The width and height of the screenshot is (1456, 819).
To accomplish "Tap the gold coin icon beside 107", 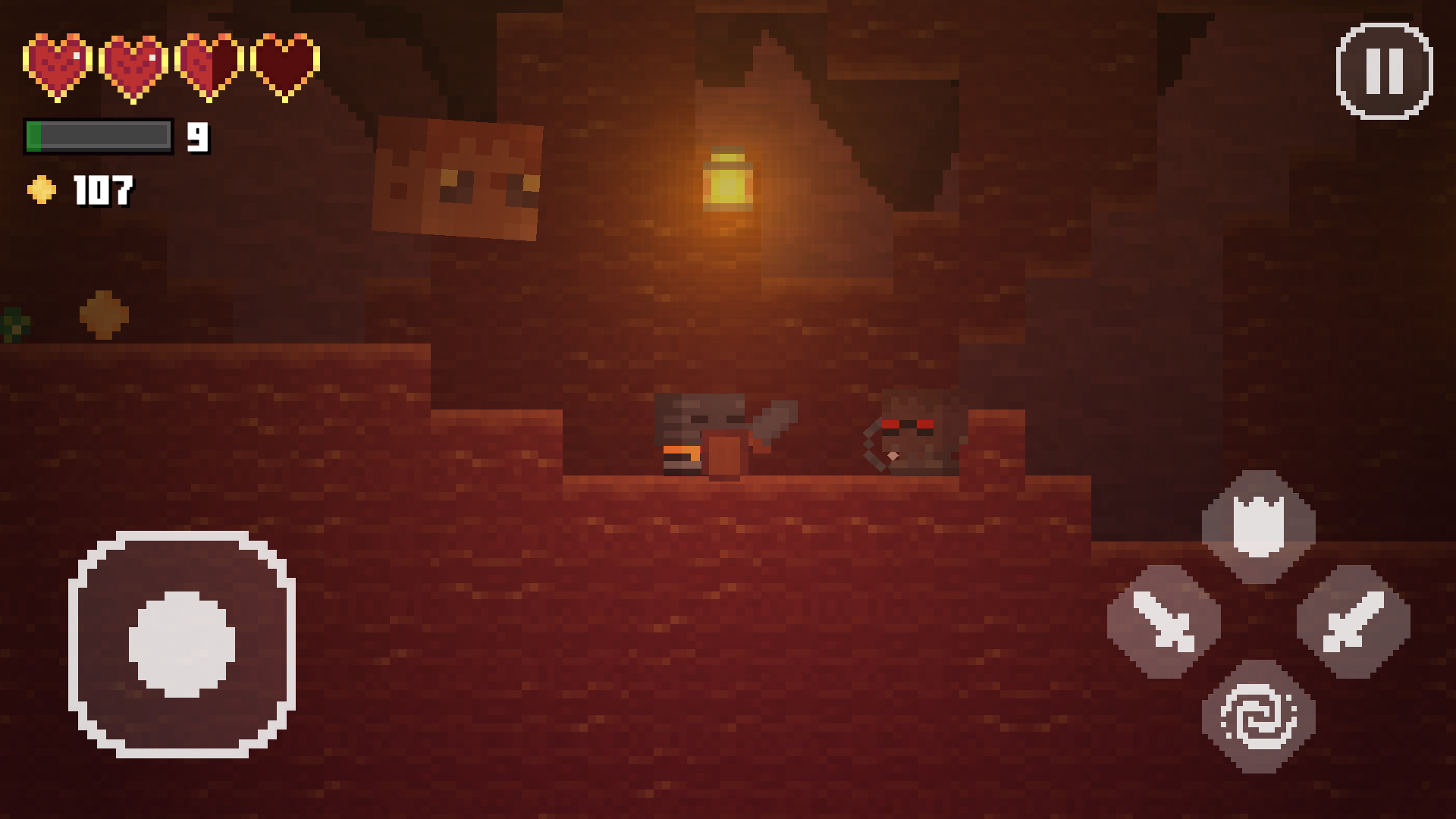I will [42, 188].
